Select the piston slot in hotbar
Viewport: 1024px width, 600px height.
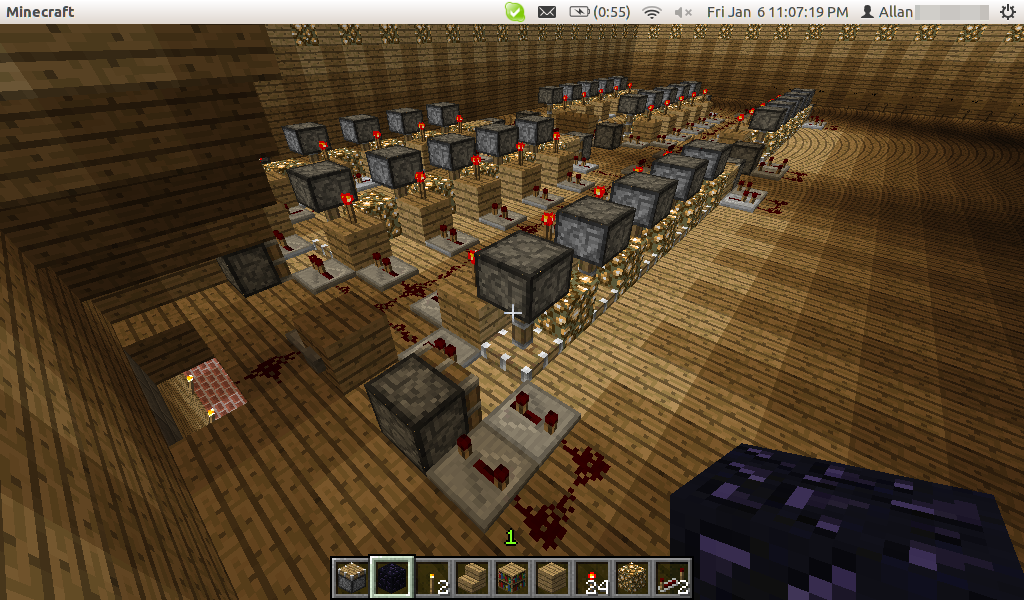click(351, 578)
